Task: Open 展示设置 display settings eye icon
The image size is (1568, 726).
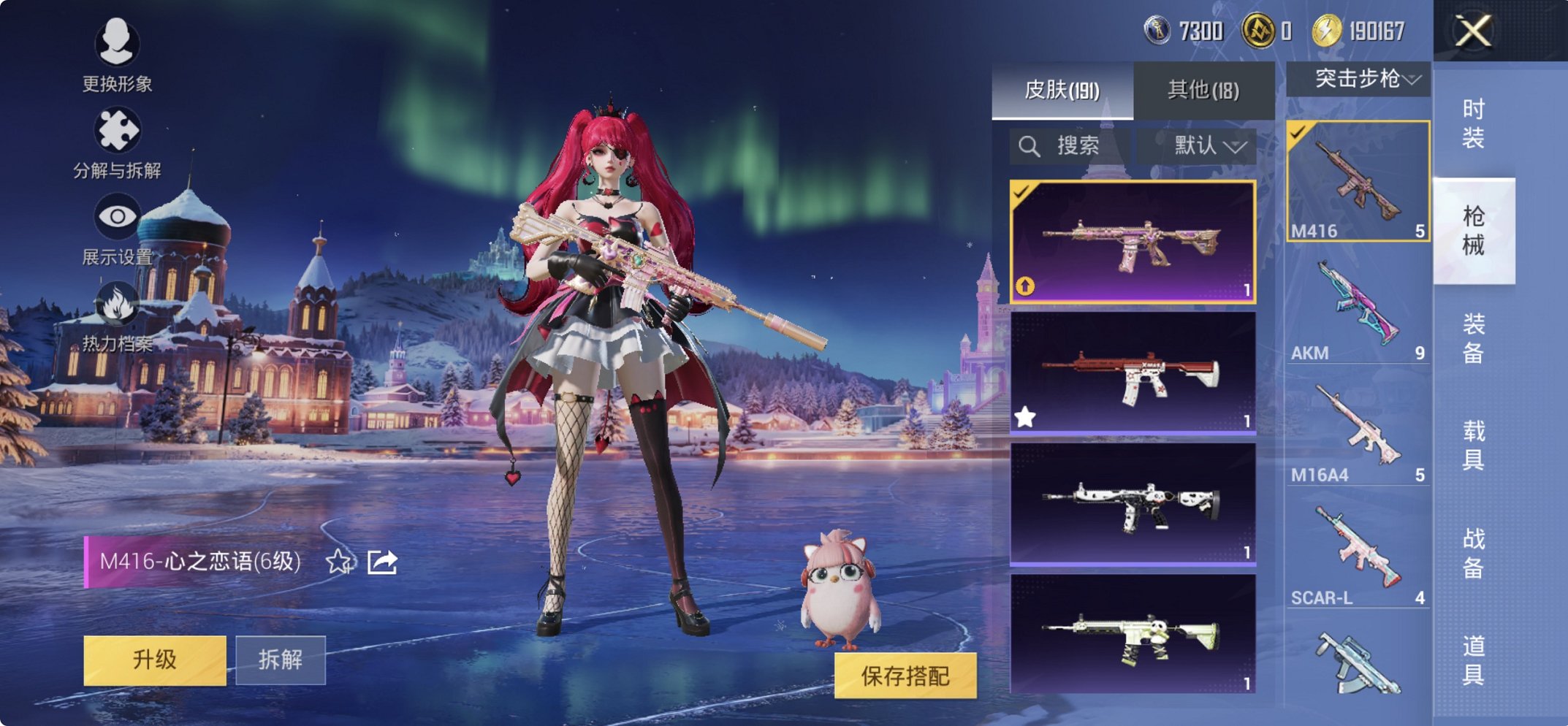Action: [x=117, y=215]
